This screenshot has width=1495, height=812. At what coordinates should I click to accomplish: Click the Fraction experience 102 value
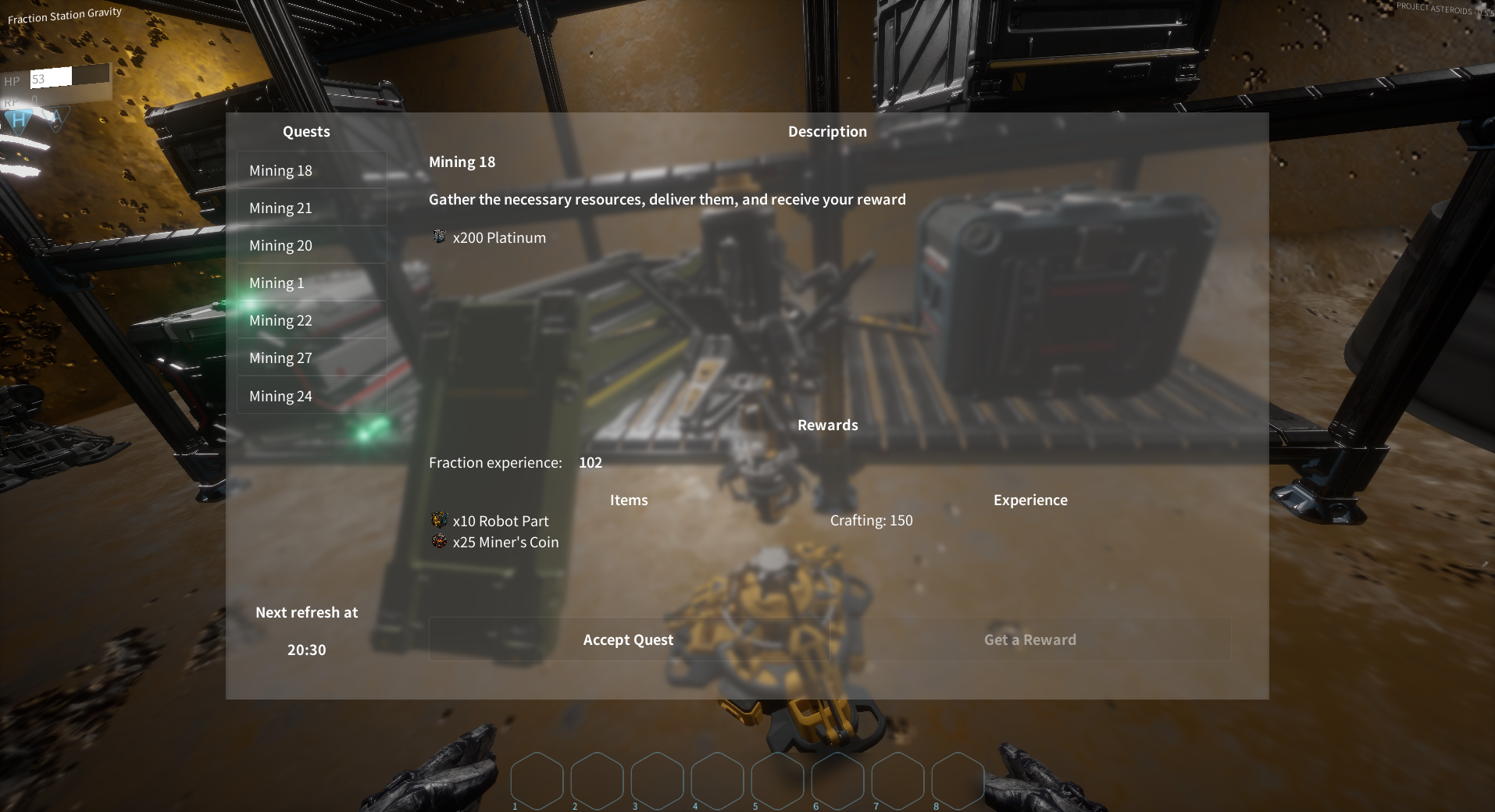point(591,462)
